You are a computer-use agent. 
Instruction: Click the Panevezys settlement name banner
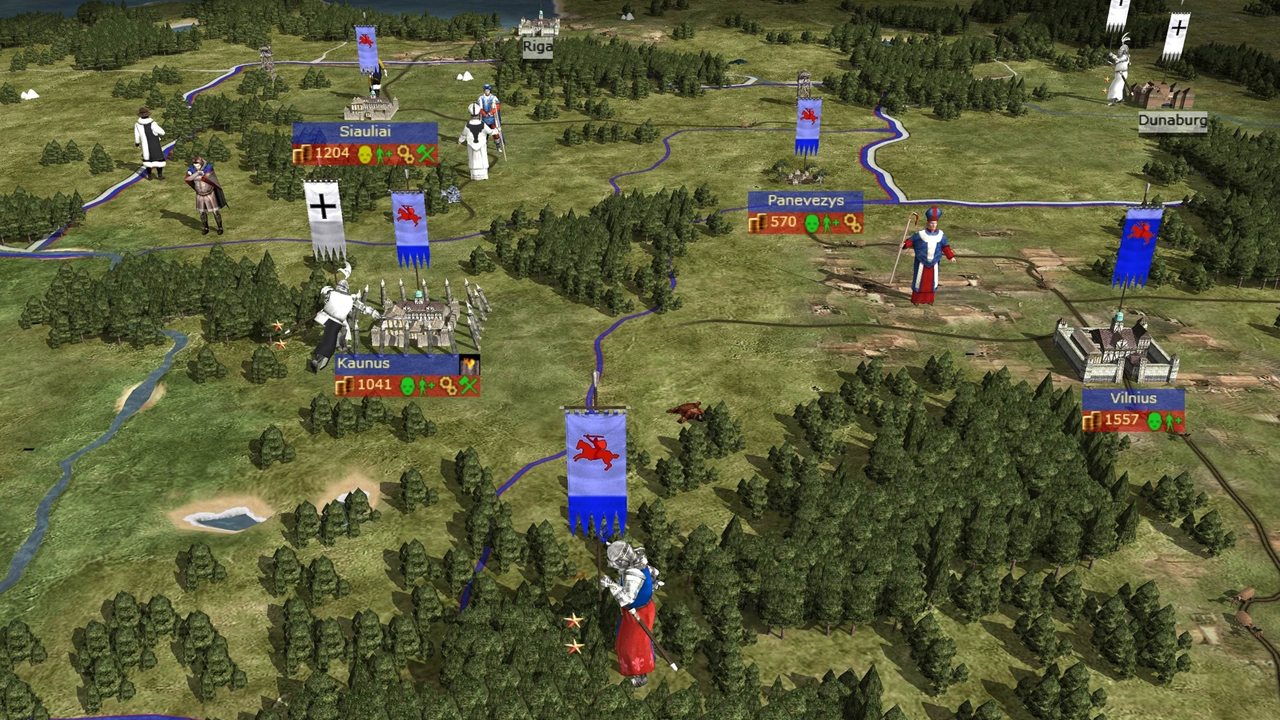(x=805, y=201)
